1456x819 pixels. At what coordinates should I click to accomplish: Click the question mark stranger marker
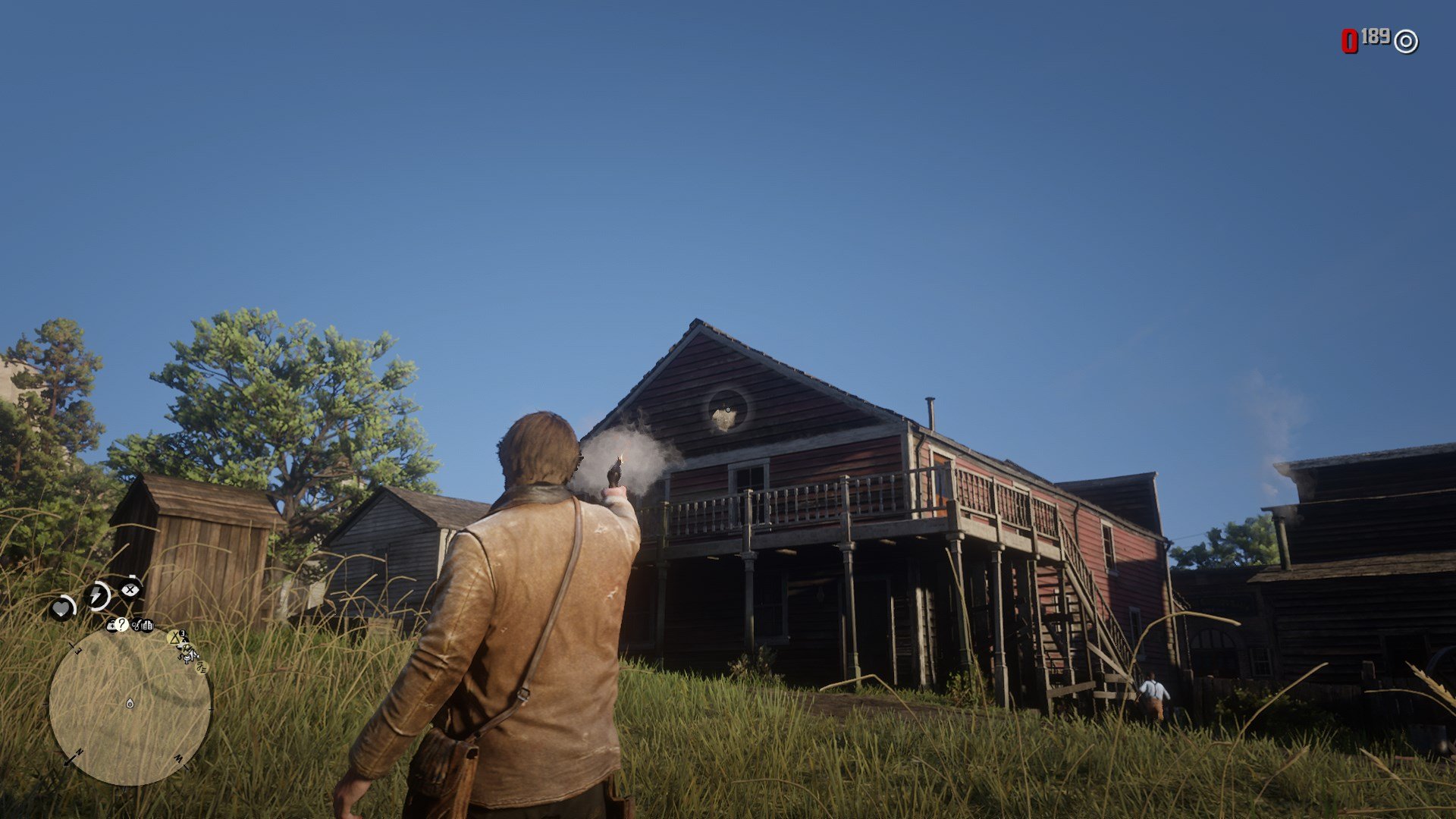pos(122,625)
